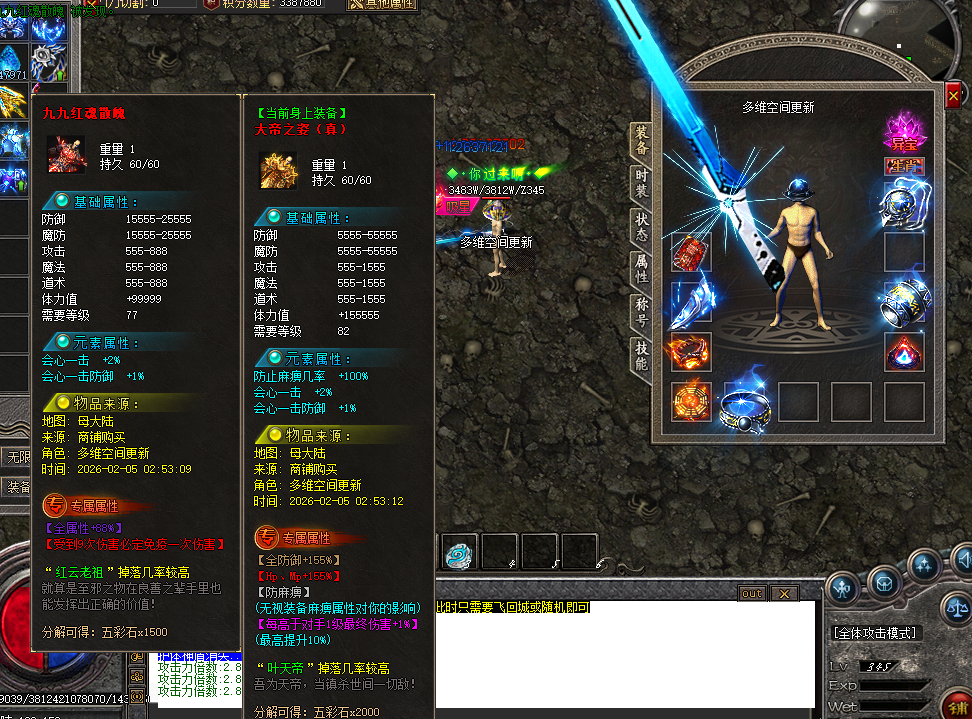
Task: Select the flaming bracelet slot
Action: (x=691, y=352)
